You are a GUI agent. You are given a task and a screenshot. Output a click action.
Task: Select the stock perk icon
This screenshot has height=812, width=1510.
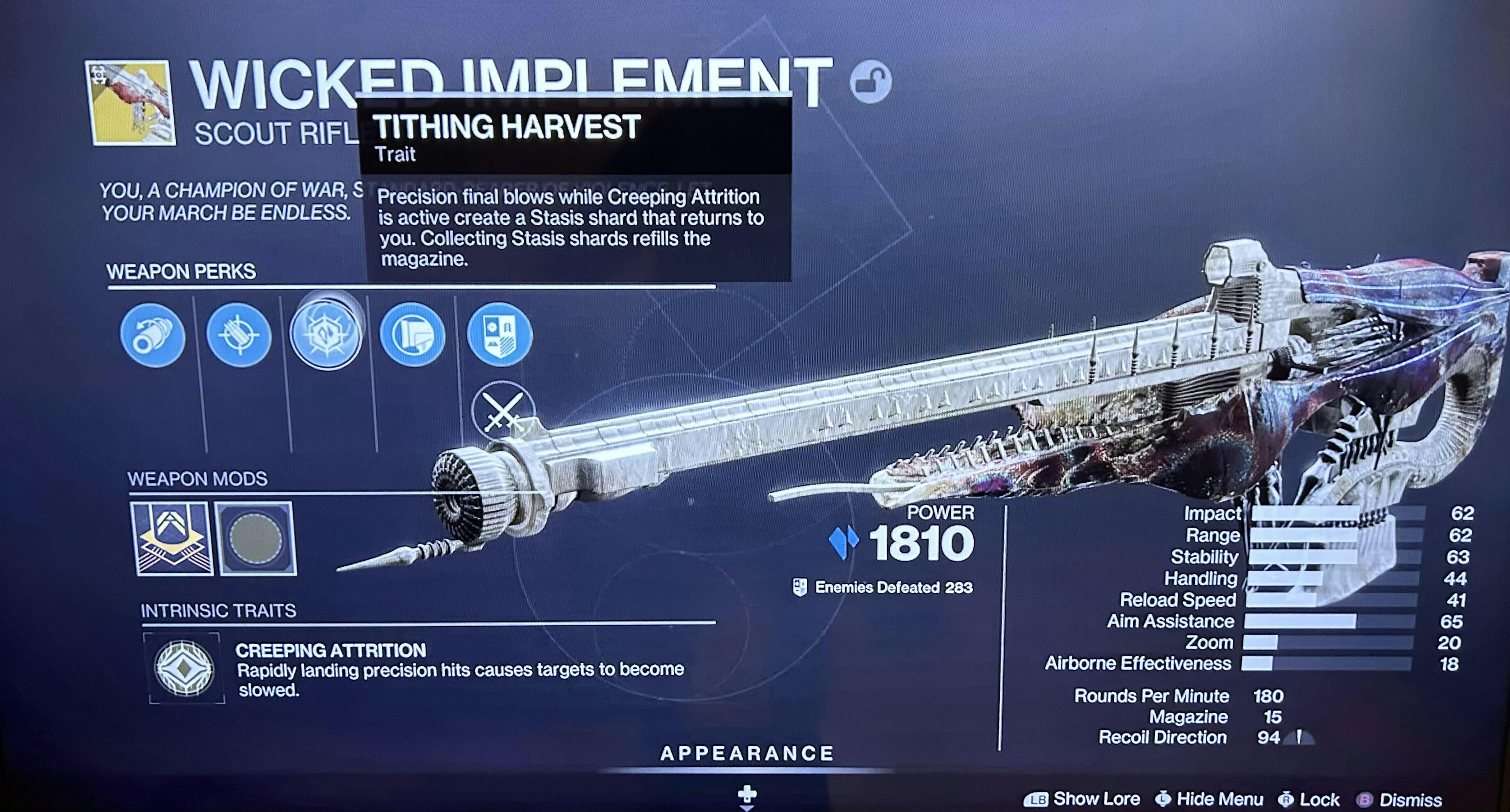(412, 336)
